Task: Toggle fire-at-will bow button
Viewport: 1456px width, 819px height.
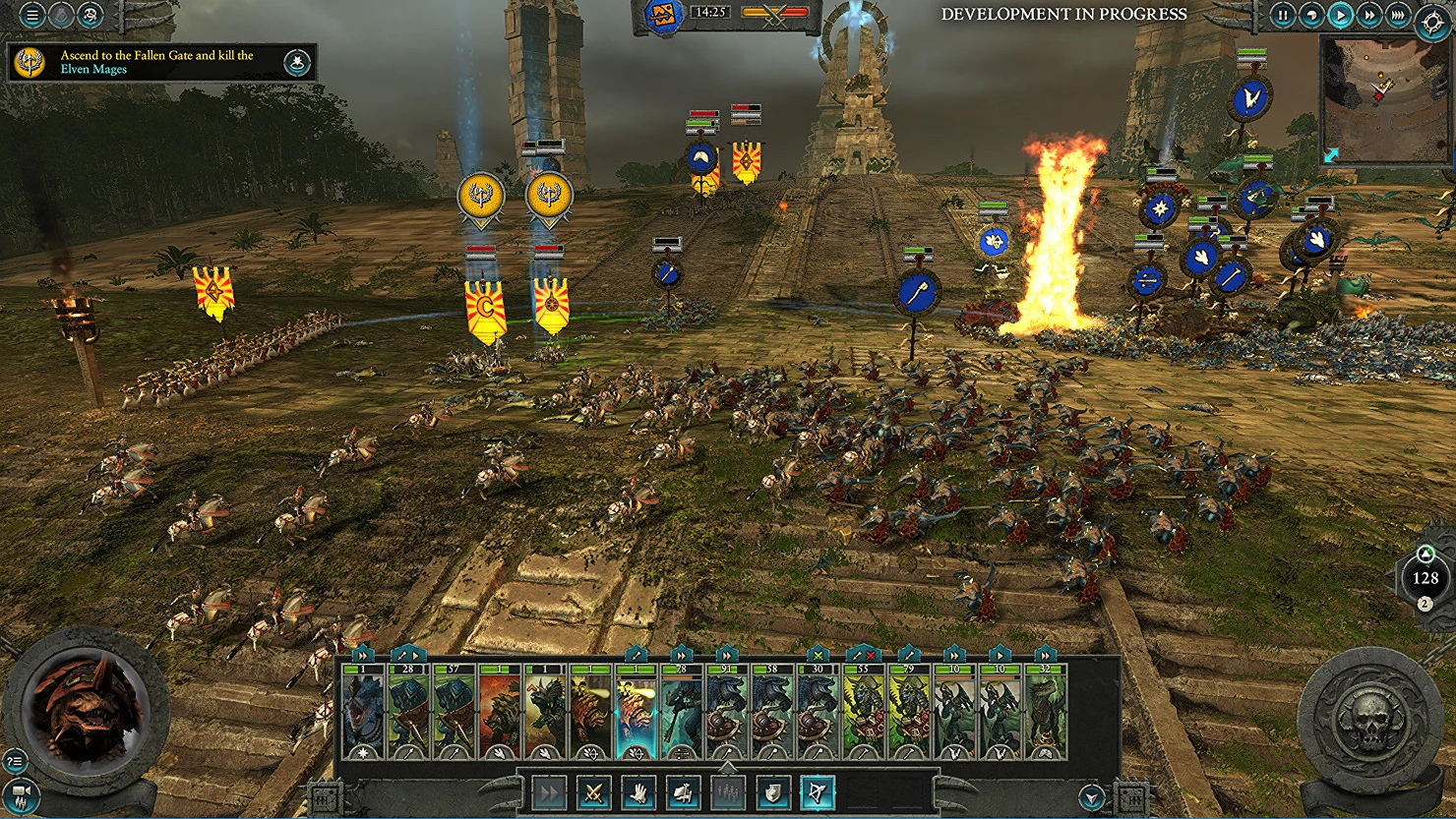Action: click(818, 792)
